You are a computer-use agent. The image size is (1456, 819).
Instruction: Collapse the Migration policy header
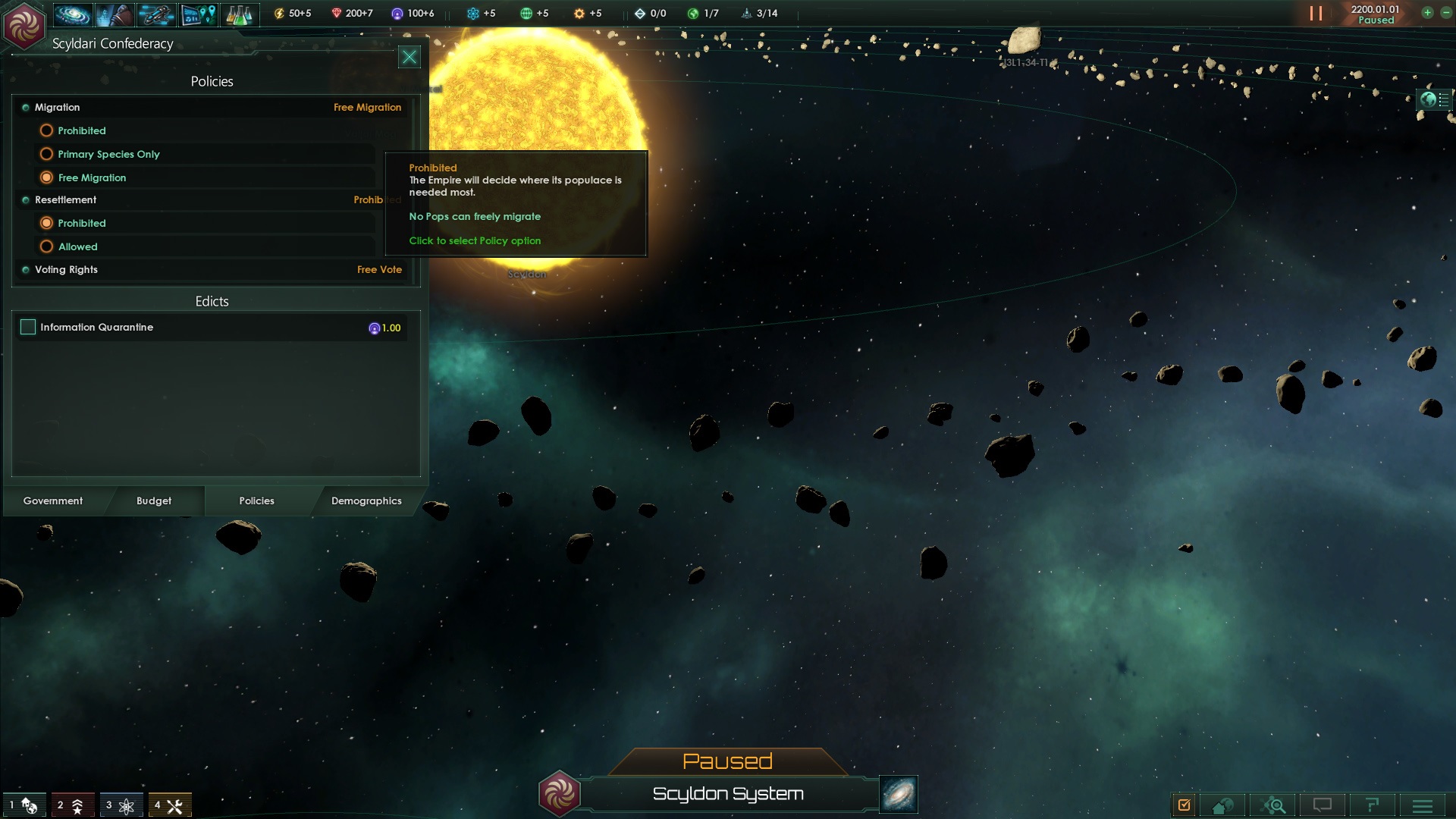point(57,108)
